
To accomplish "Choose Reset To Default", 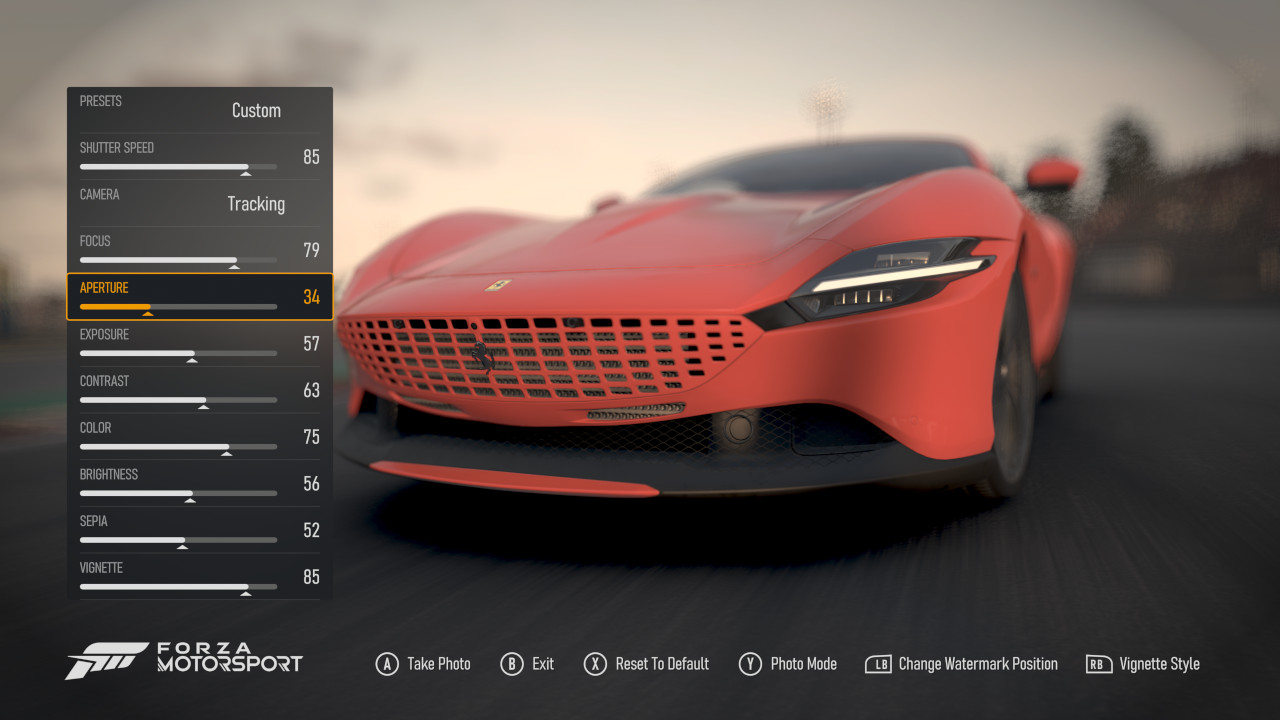I will 661,664.
